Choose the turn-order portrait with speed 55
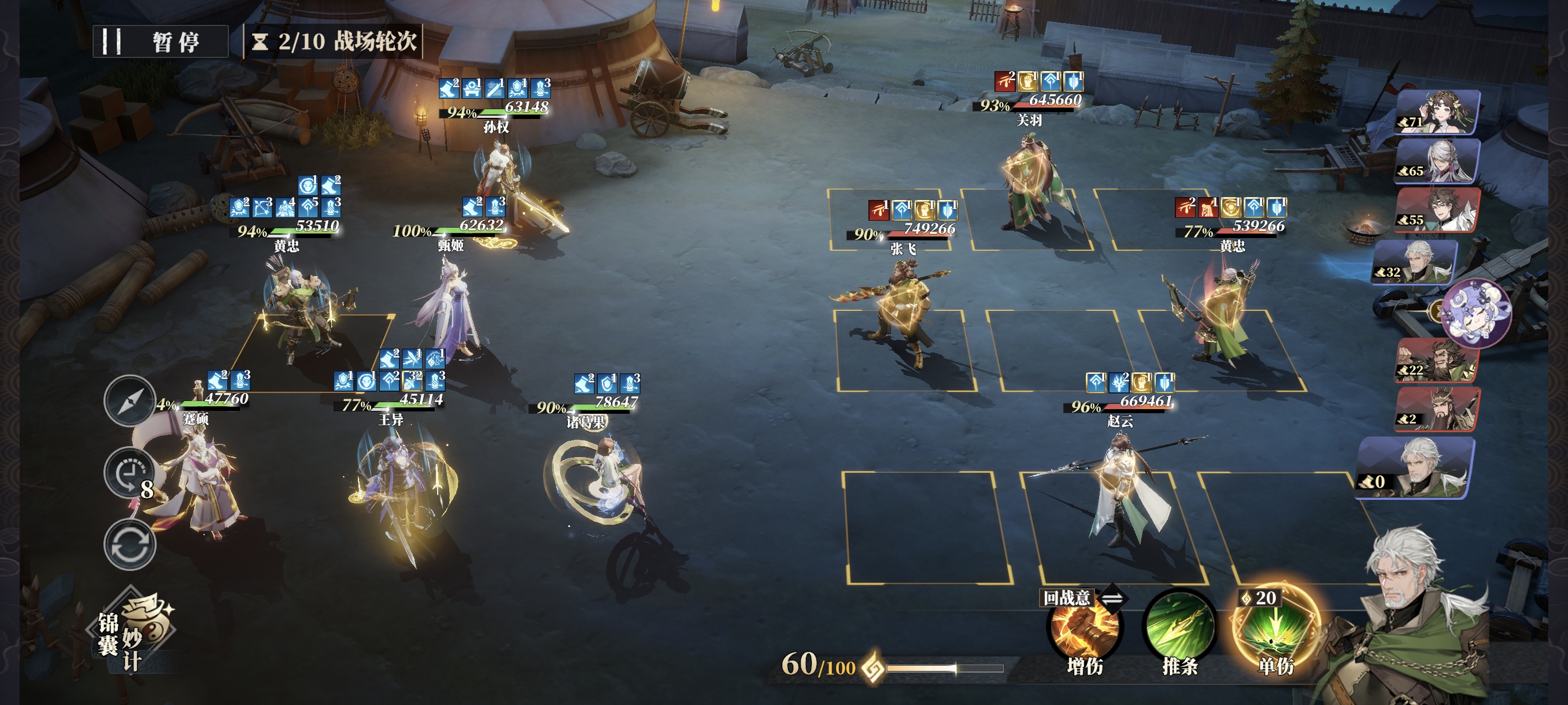 [x=1438, y=210]
